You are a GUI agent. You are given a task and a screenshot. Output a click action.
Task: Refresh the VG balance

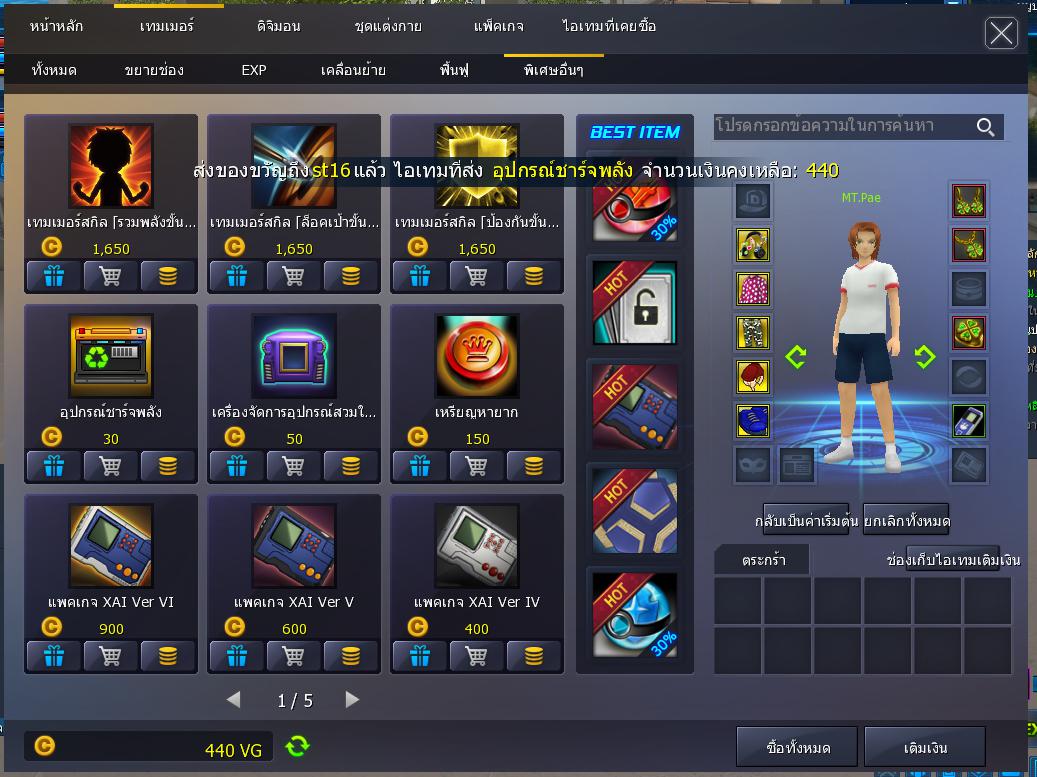tap(297, 746)
